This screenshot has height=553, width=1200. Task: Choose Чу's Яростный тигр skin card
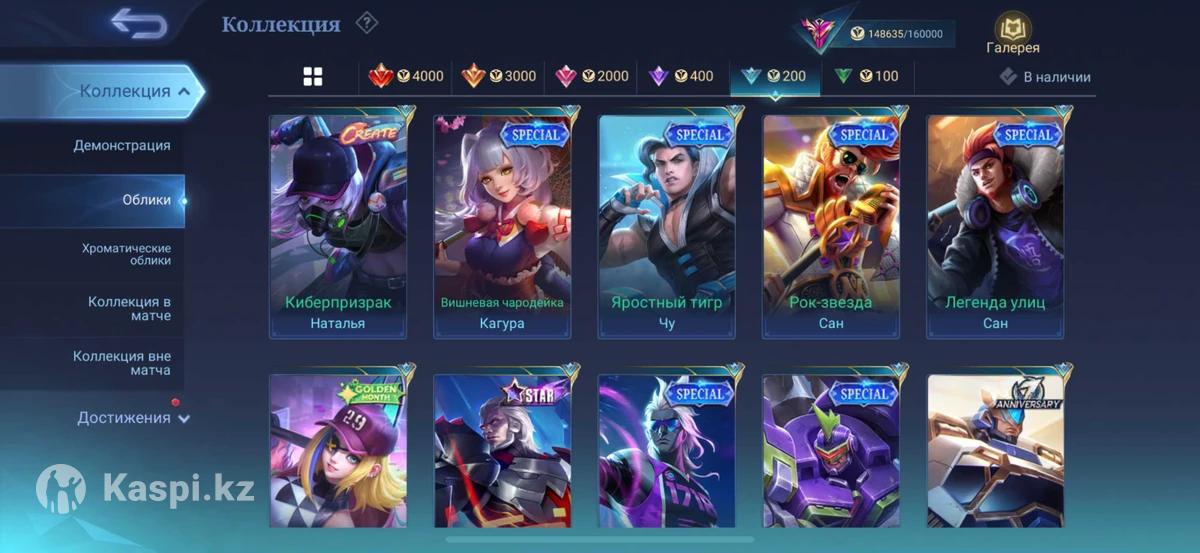[667, 226]
